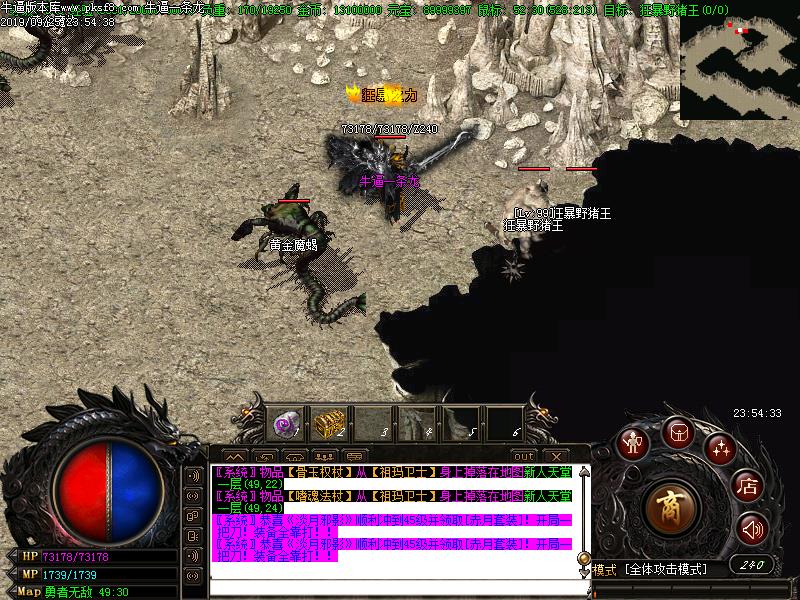
Task: Use the purple scroll in hotbar slot 1
Action: tap(286, 423)
